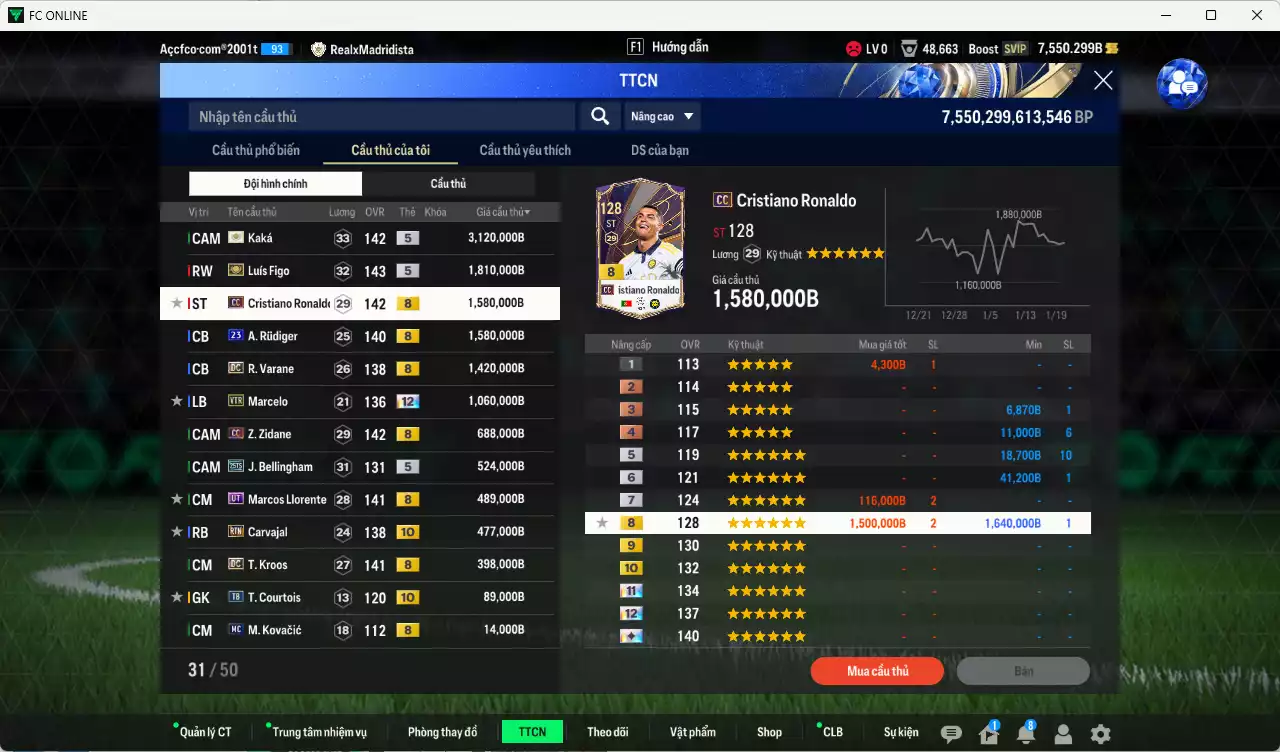Toggle the star marker on Carvajal's row
1280x752 pixels.
177,532
